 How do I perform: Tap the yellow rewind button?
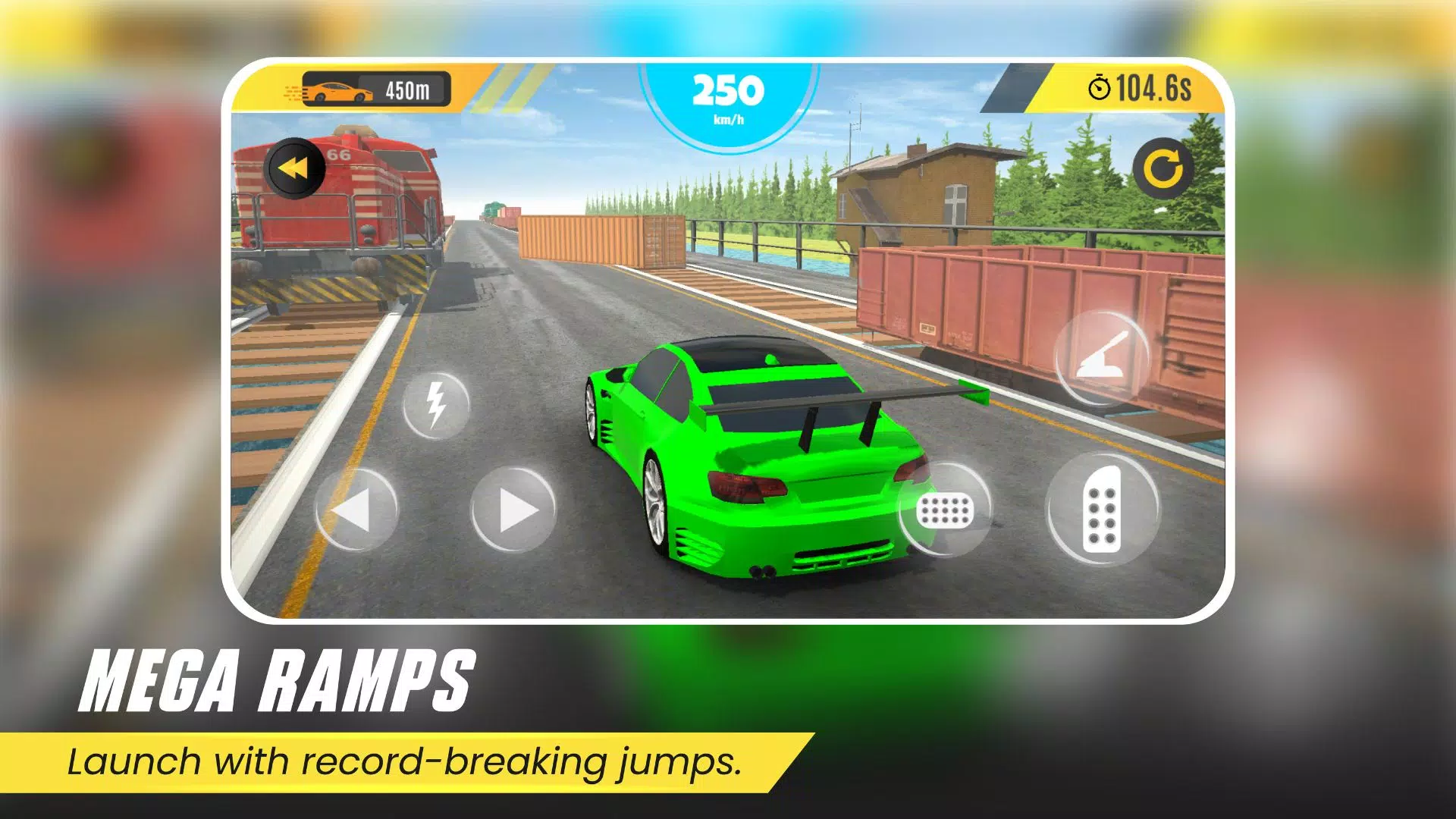[294, 168]
